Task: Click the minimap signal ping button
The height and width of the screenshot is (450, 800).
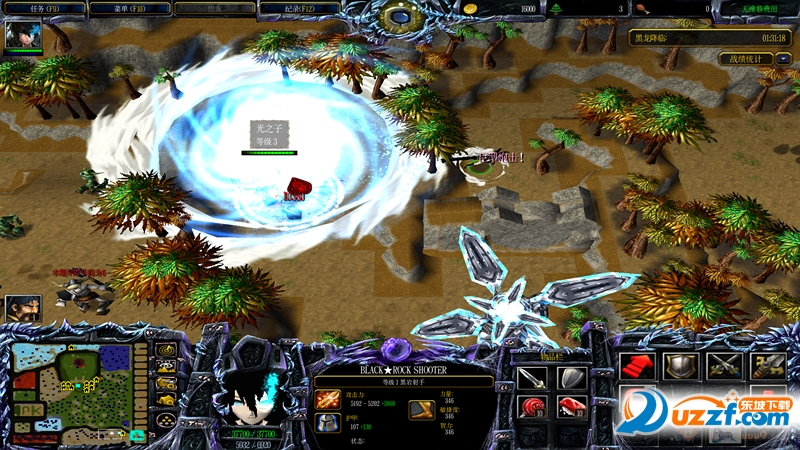Action: (x=166, y=351)
